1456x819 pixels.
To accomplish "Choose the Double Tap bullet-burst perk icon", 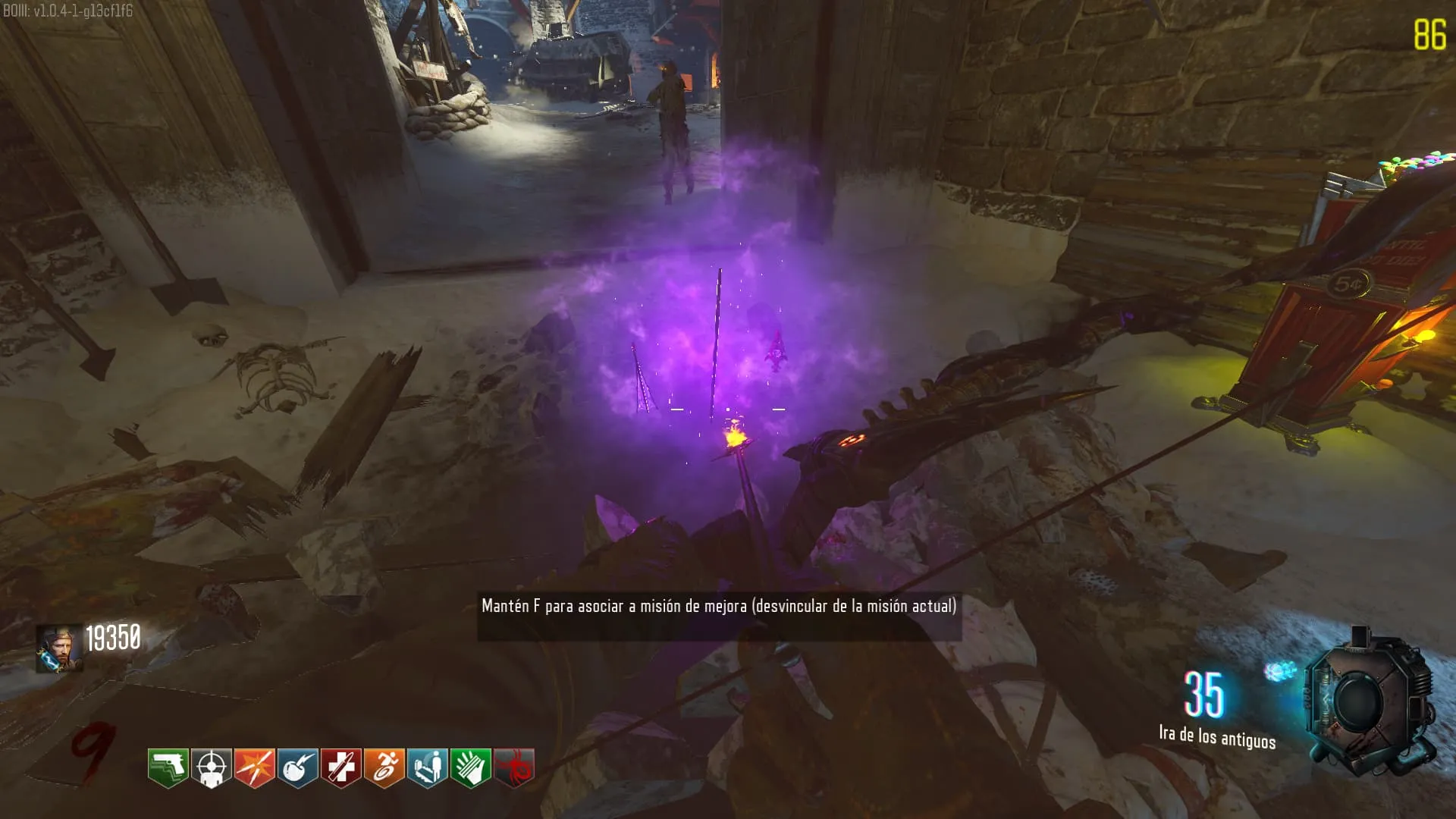I will tap(254, 768).
